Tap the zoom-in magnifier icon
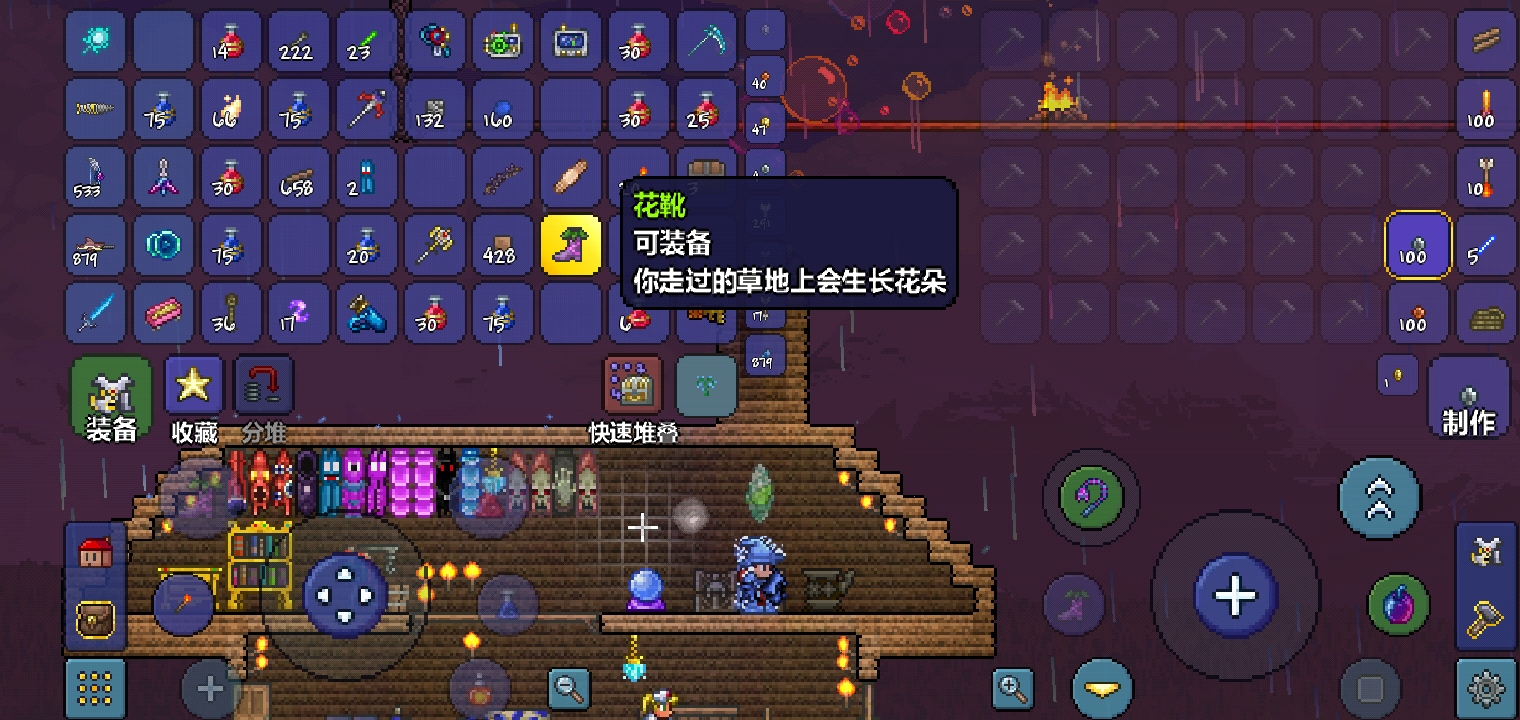 pos(1012,688)
